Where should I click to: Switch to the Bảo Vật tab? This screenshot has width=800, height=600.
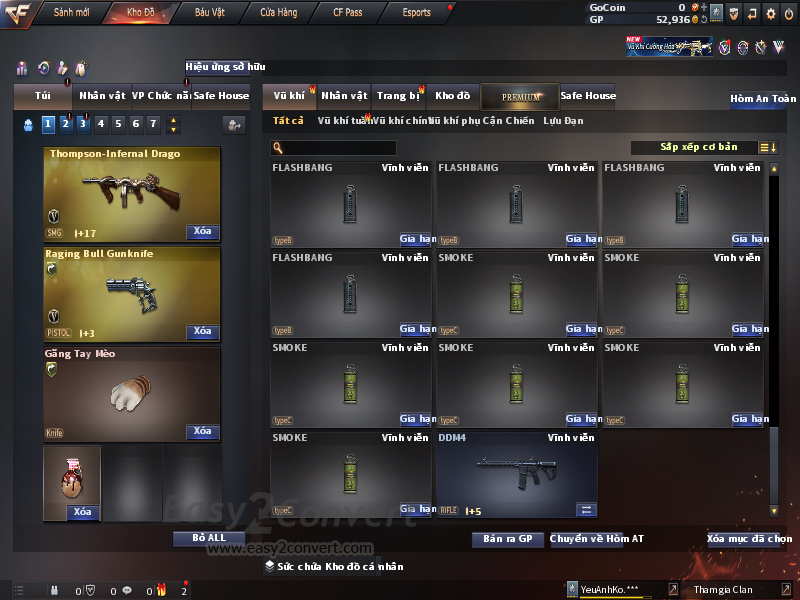click(209, 13)
